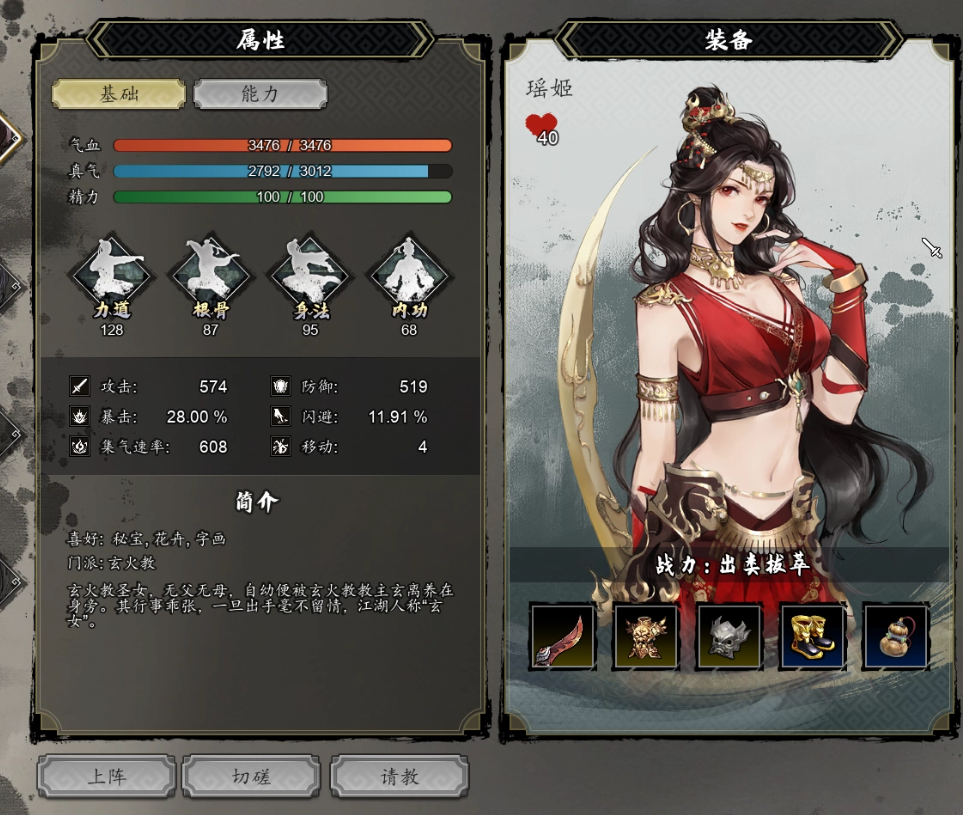Switch to the 基础 tab
The width and height of the screenshot is (963, 815).
(x=119, y=94)
